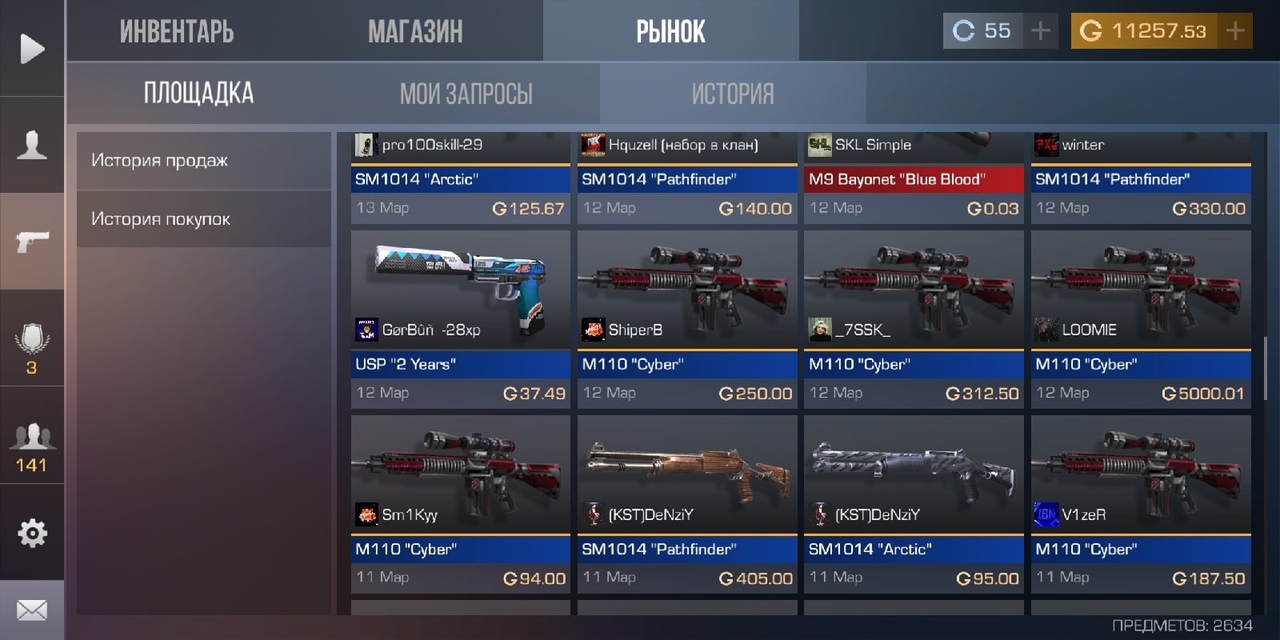Screen dimensions: 1280x640
Task: Select the ИСТОРИЯ sub-tab
Action: pyautogui.click(x=733, y=94)
